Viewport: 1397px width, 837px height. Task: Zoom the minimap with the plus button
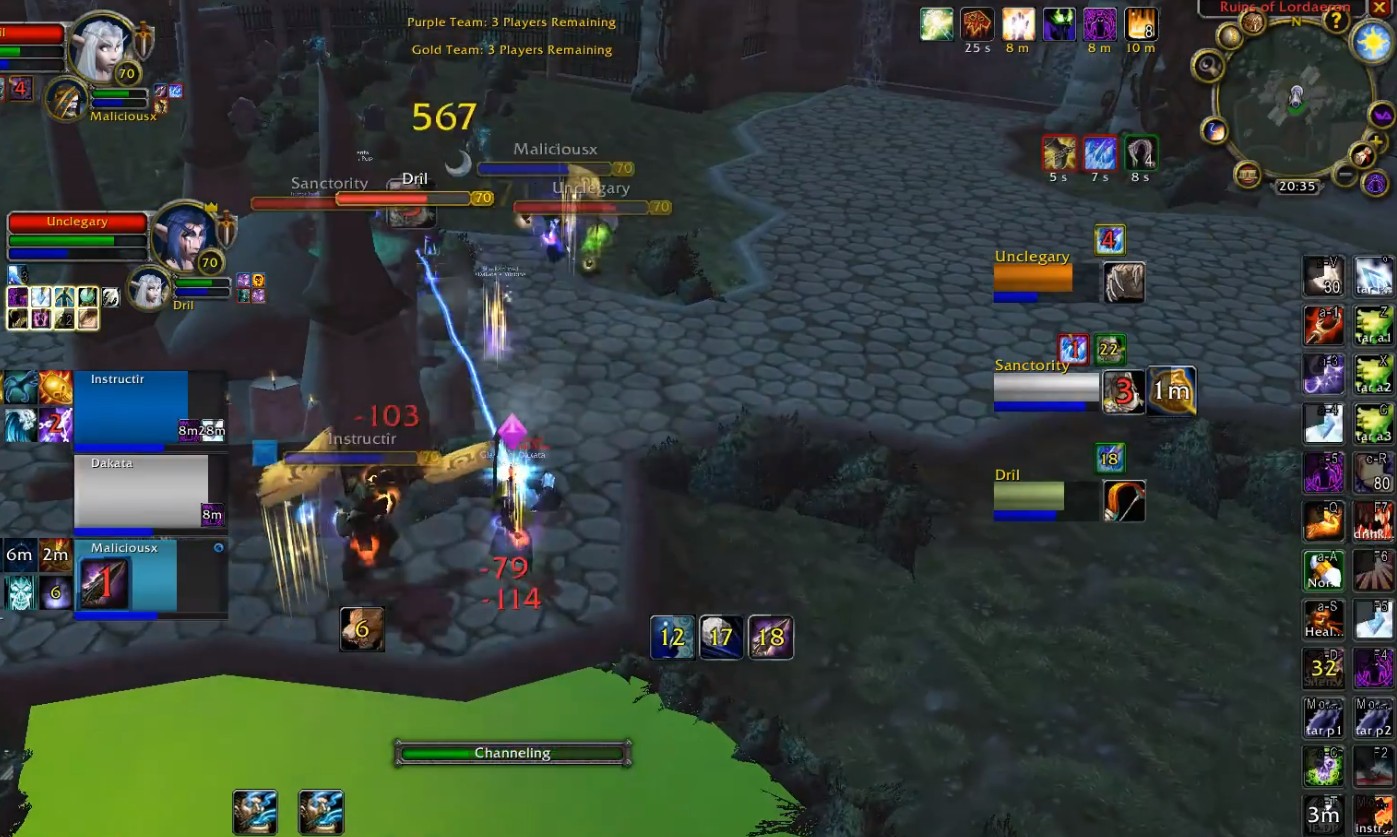(1376, 141)
